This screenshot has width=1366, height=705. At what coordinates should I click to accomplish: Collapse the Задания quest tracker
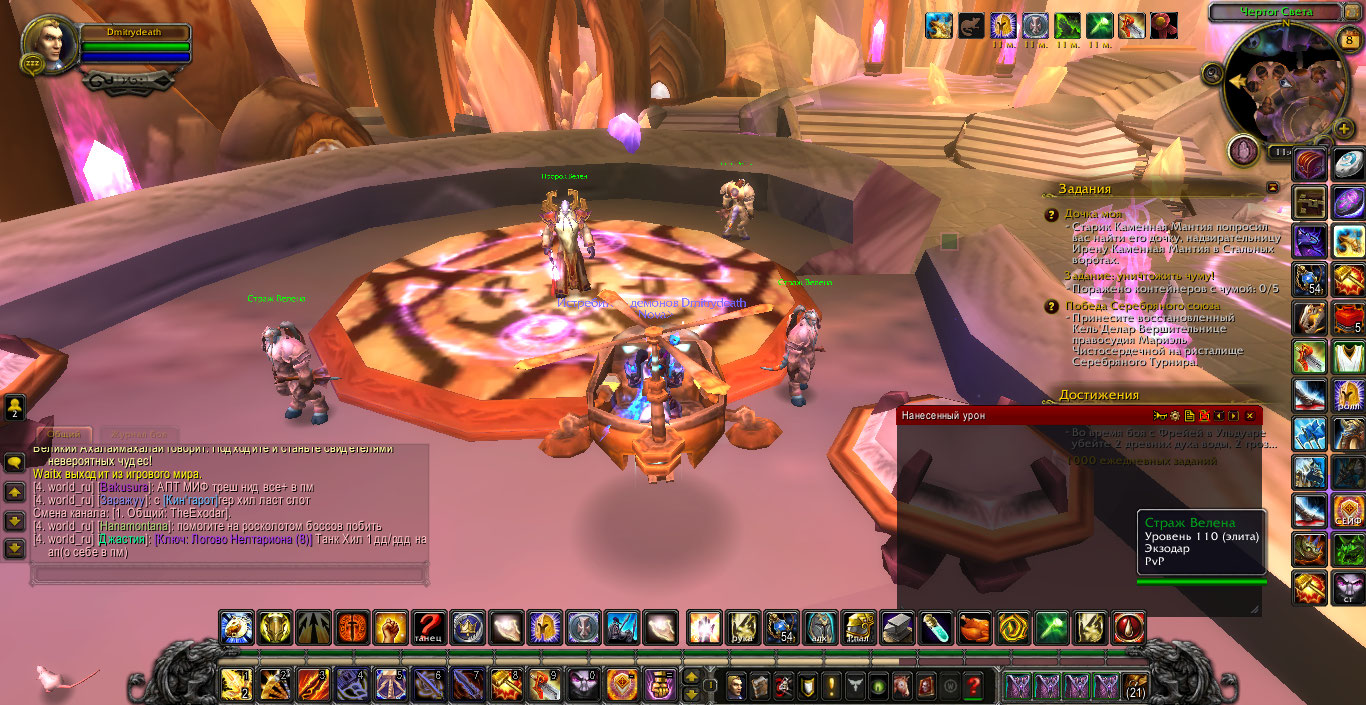[x=1272, y=187]
